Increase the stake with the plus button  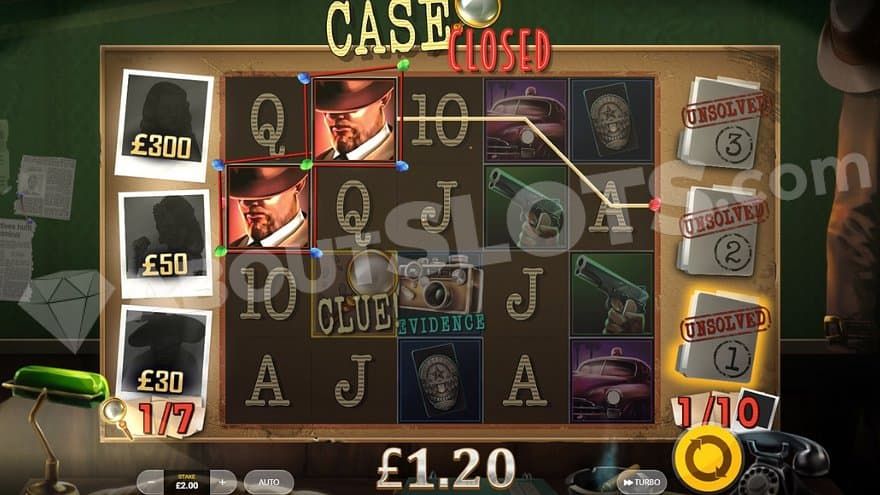pyautogui.click(x=223, y=482)
